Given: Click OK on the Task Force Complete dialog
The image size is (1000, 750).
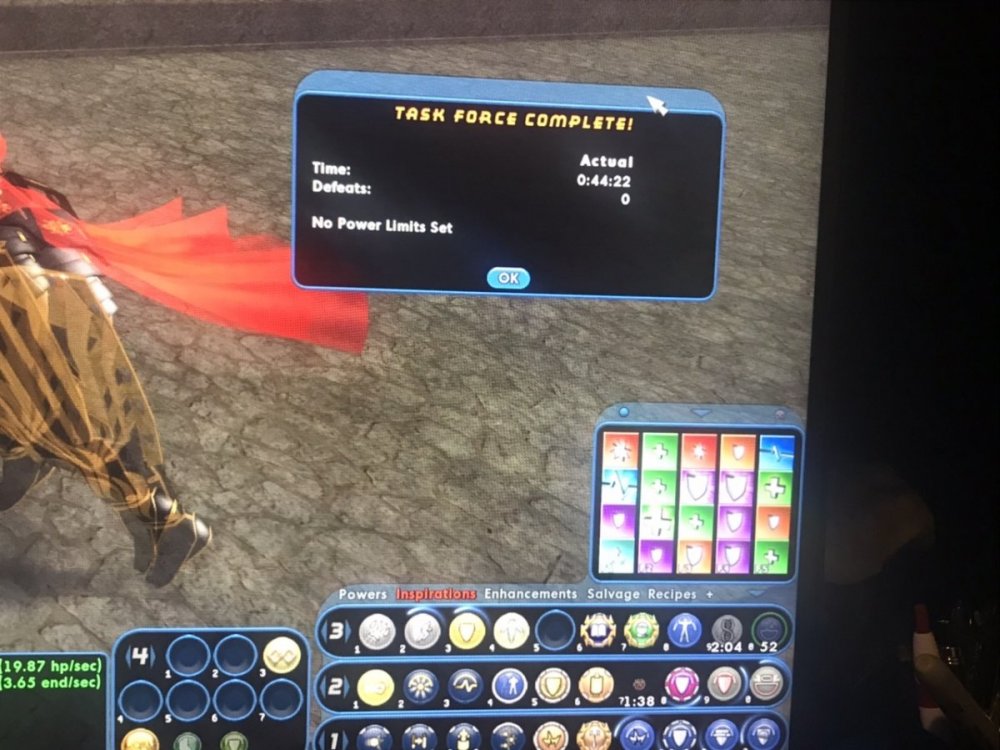Looking at the screenshot, I should click(508, 278).
